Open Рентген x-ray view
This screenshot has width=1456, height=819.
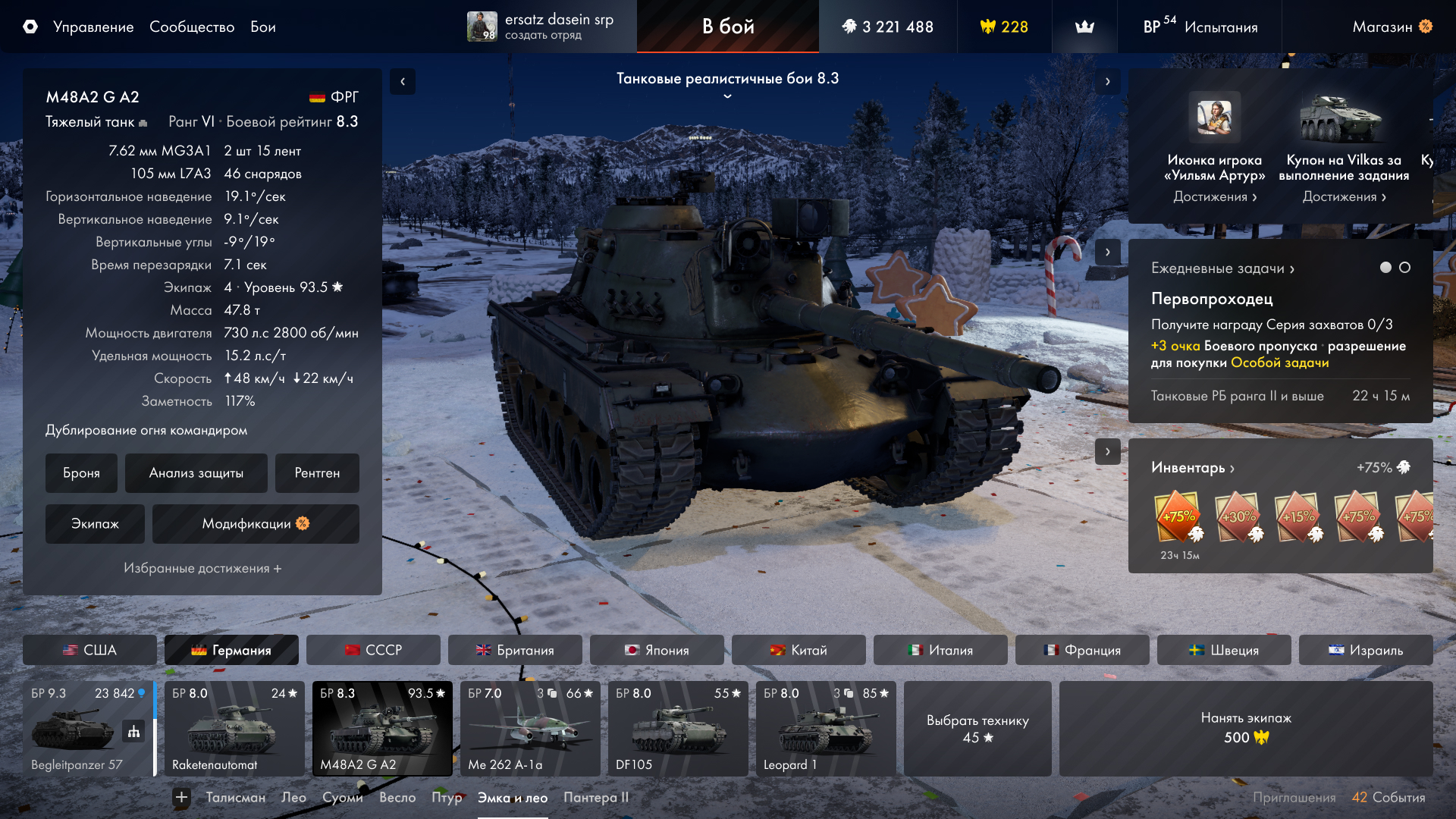pos(318,472)
